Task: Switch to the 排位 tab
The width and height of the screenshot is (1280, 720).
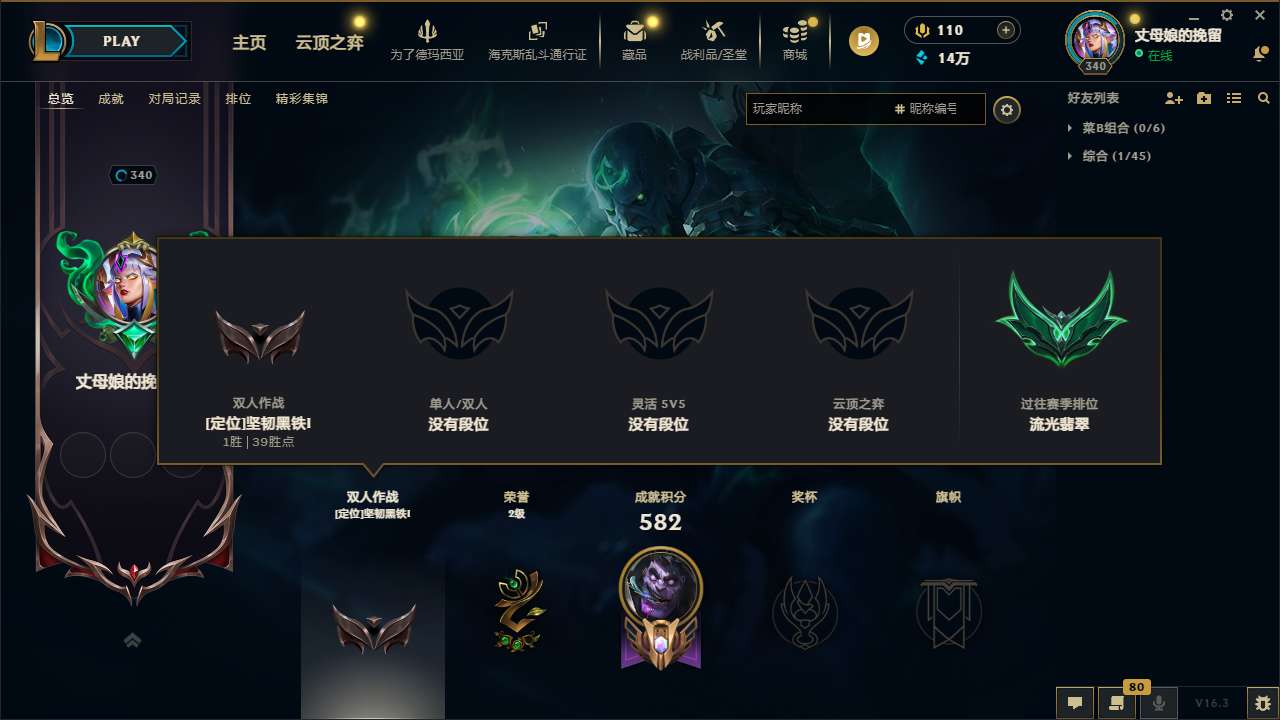Action: click(x=238, y=99)
